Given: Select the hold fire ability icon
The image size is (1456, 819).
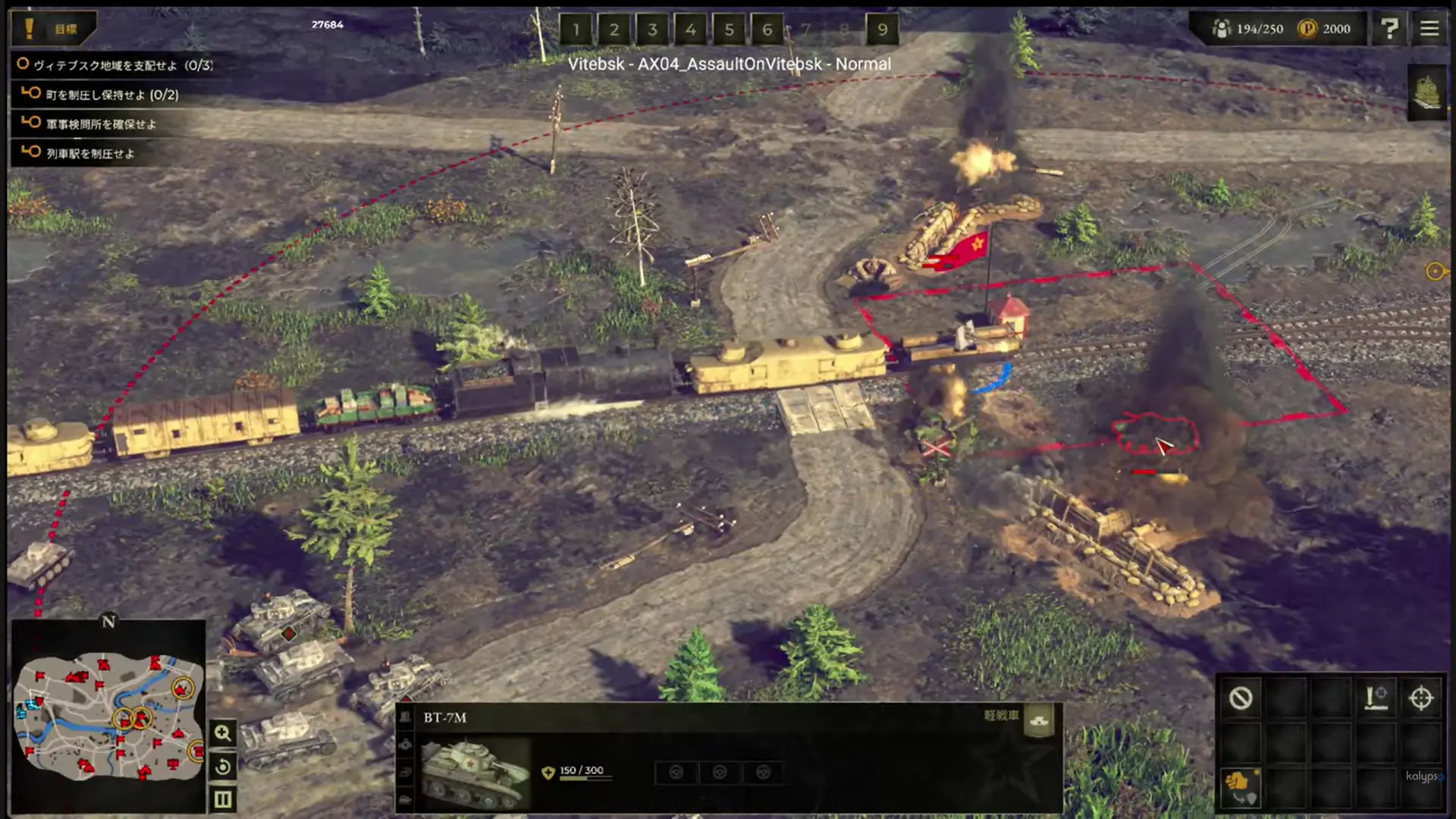Looking at the screenshot, I should coord(1241,698).
